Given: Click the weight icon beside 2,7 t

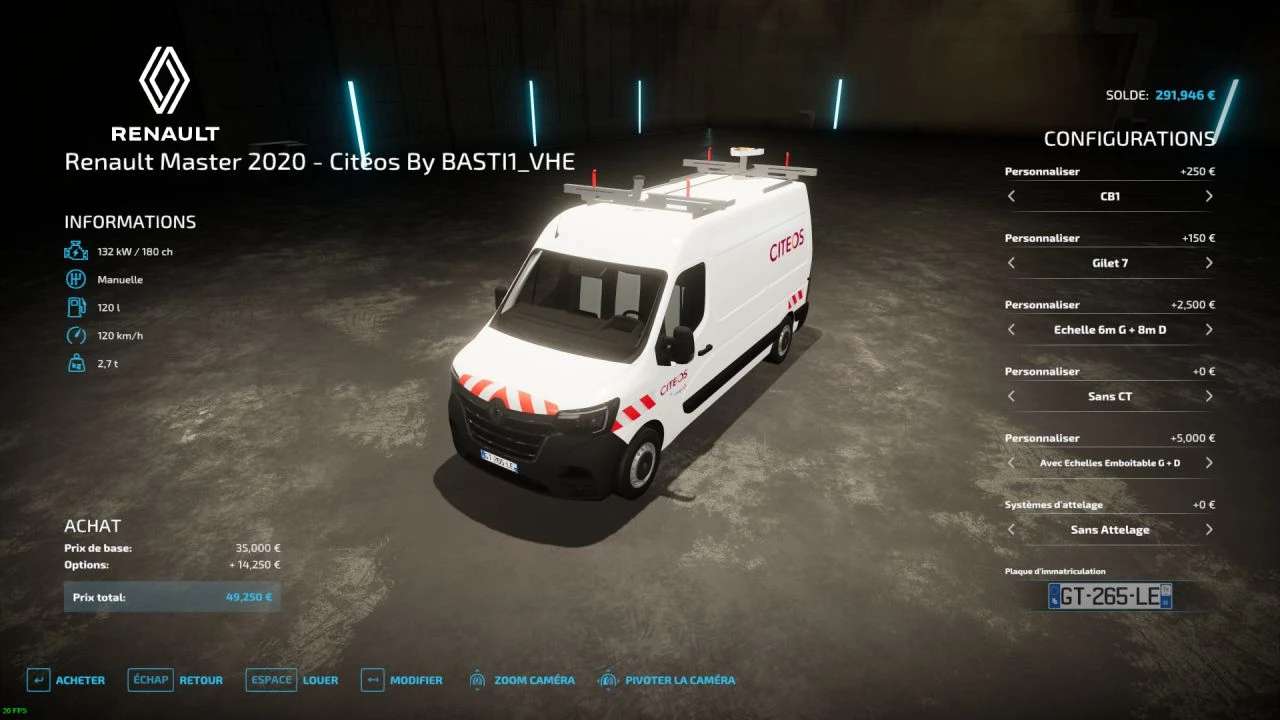Looking at the screenshot, I should pos(76,363).
